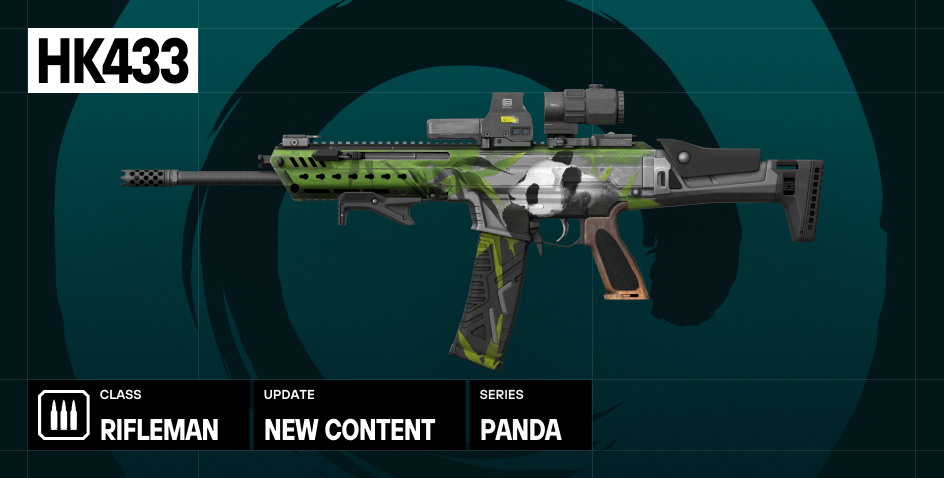Open the Update New Content panel
This screenshot has width=944, height=478.
(x=358, y=415)
